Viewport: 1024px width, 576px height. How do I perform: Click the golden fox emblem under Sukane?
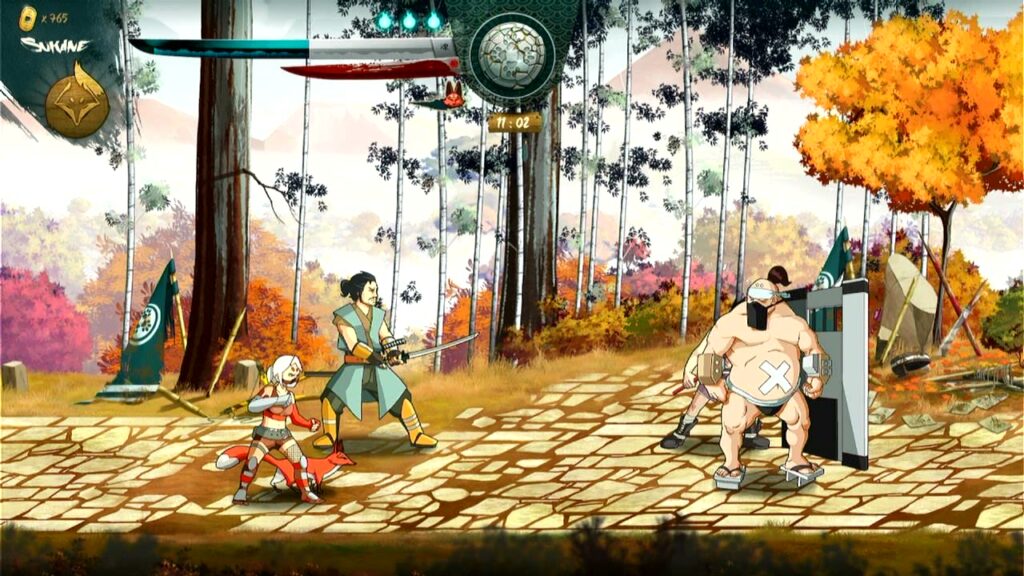(x=77, y=100)
